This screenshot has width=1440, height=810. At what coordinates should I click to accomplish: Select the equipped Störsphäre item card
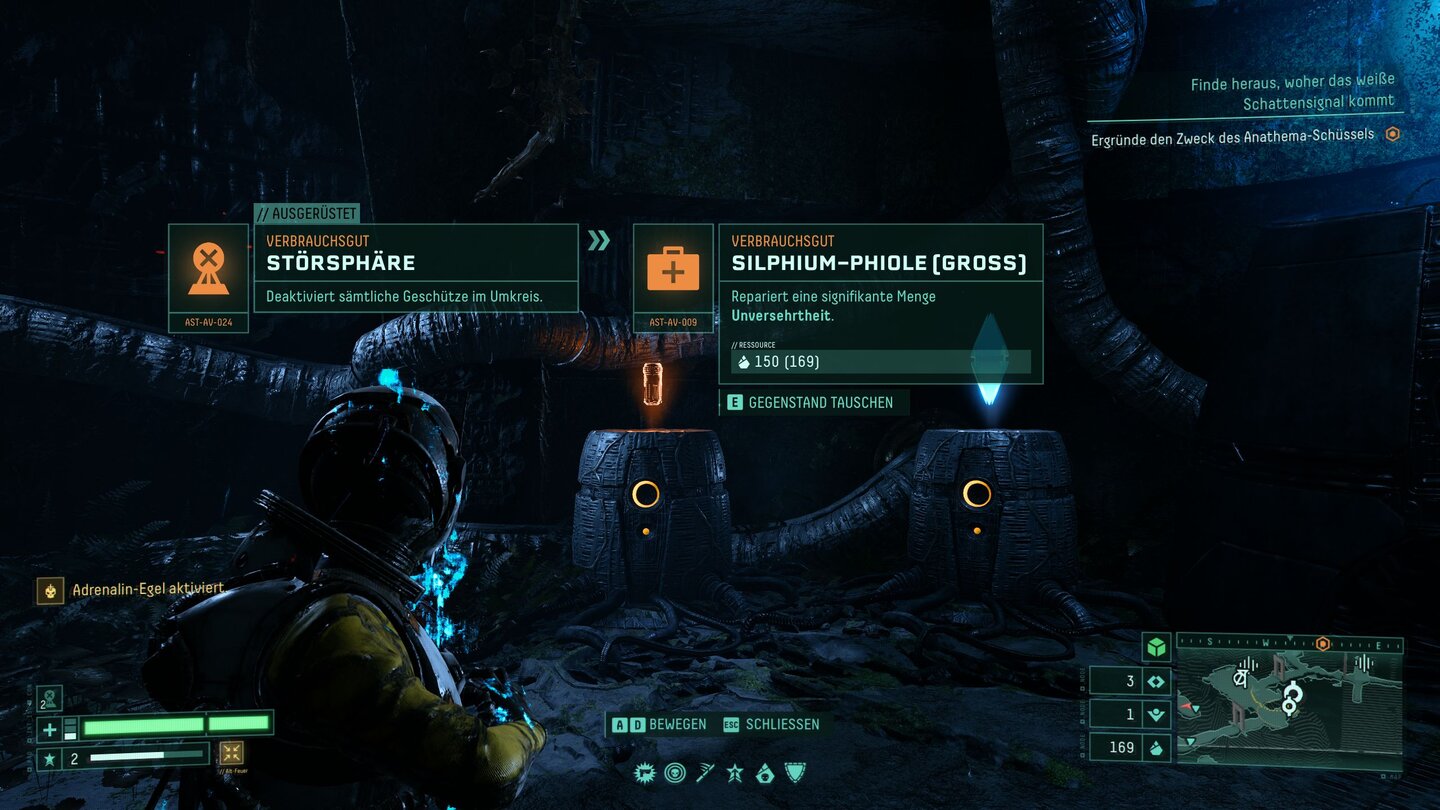point(415,267)
